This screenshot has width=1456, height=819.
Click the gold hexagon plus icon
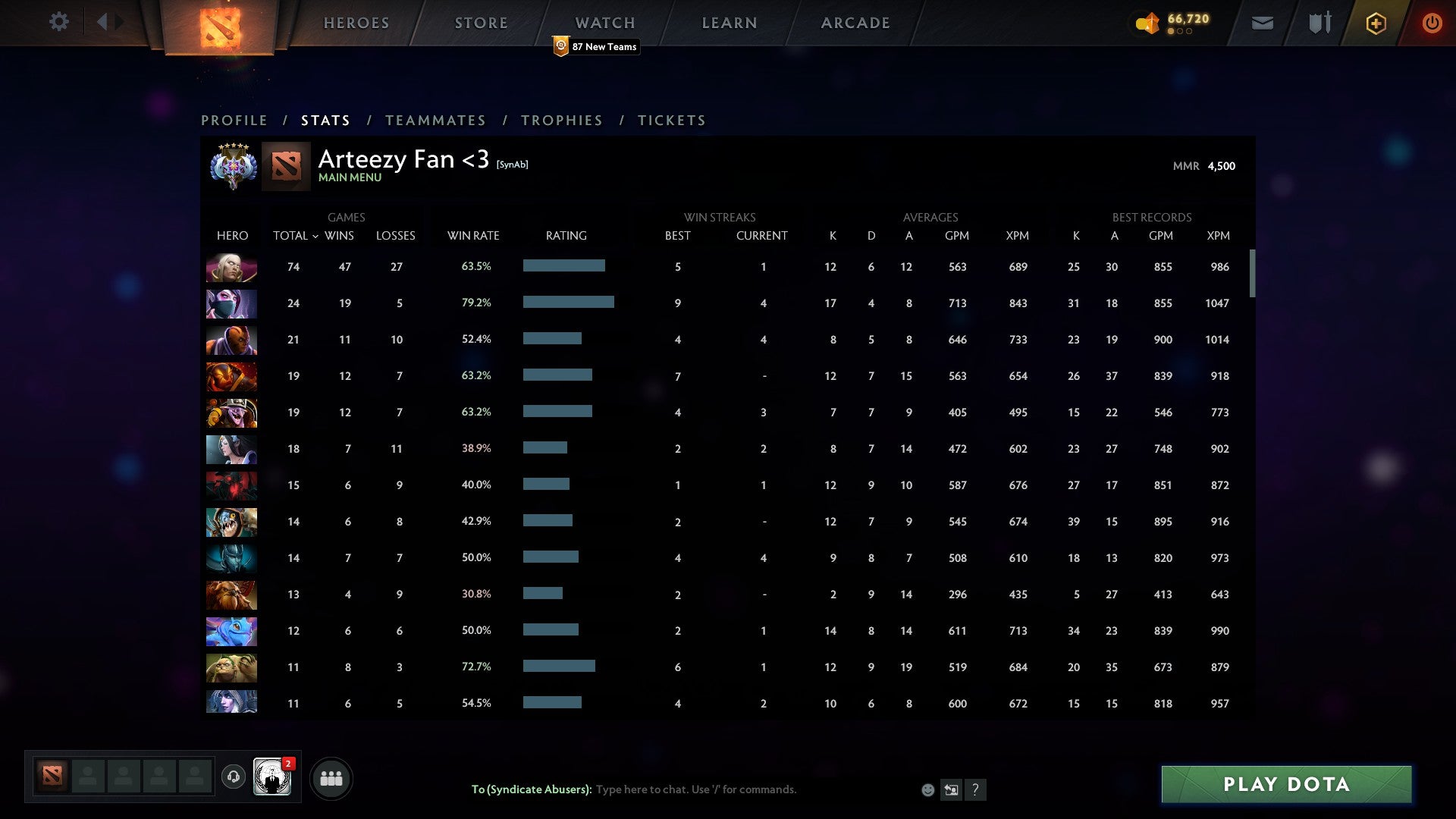1376,23
